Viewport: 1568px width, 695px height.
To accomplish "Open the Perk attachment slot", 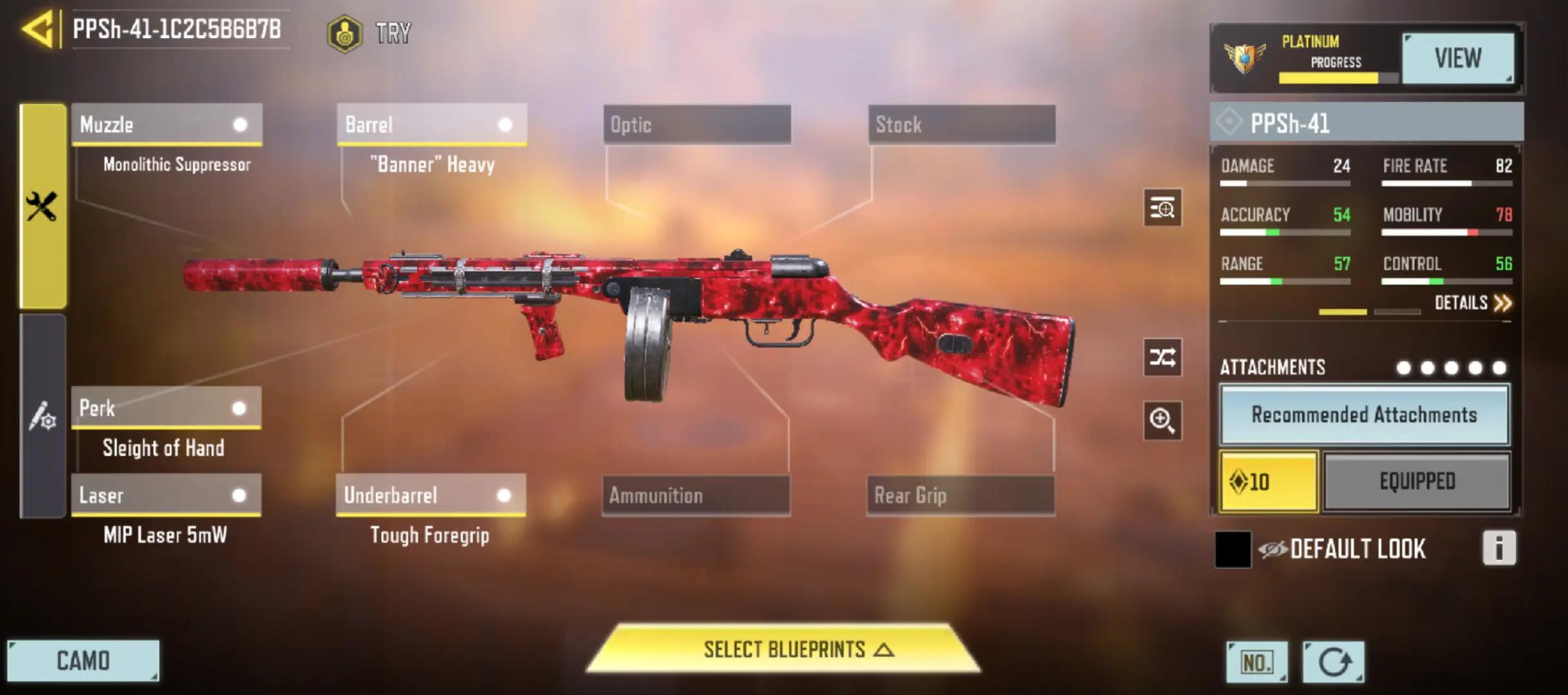I will (x=166, y=408).
